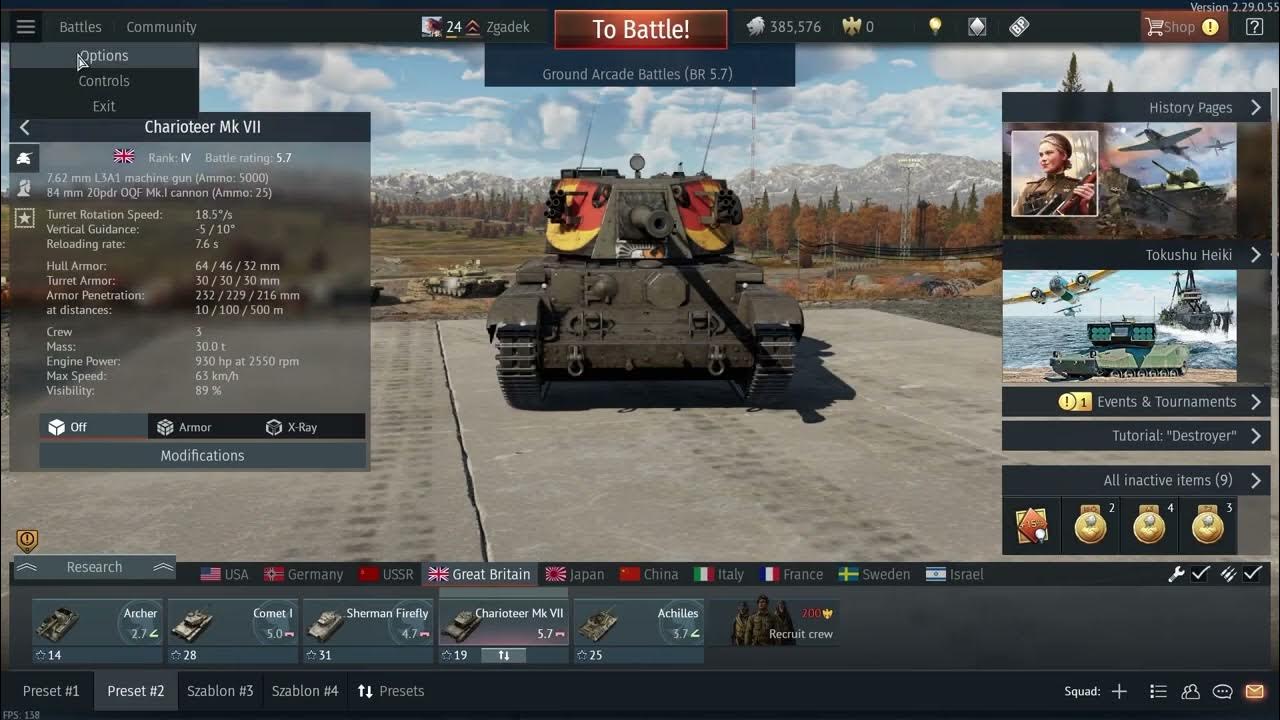Open the chat messages icon near Squad bar
This screenshot has height=720, width=1280.
point(1221,691)
